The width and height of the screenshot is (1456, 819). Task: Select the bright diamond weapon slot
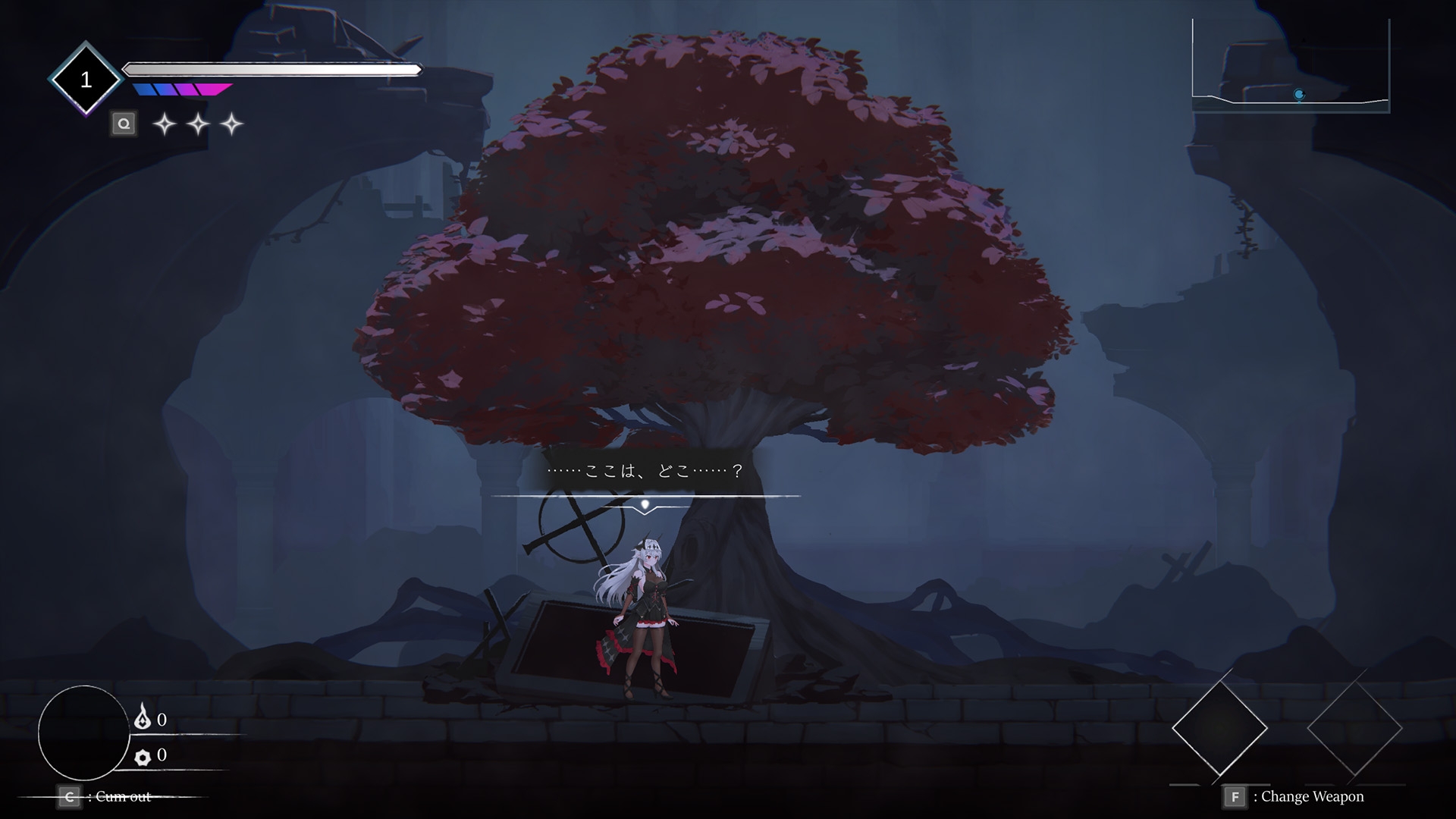tap(1219, 728)
